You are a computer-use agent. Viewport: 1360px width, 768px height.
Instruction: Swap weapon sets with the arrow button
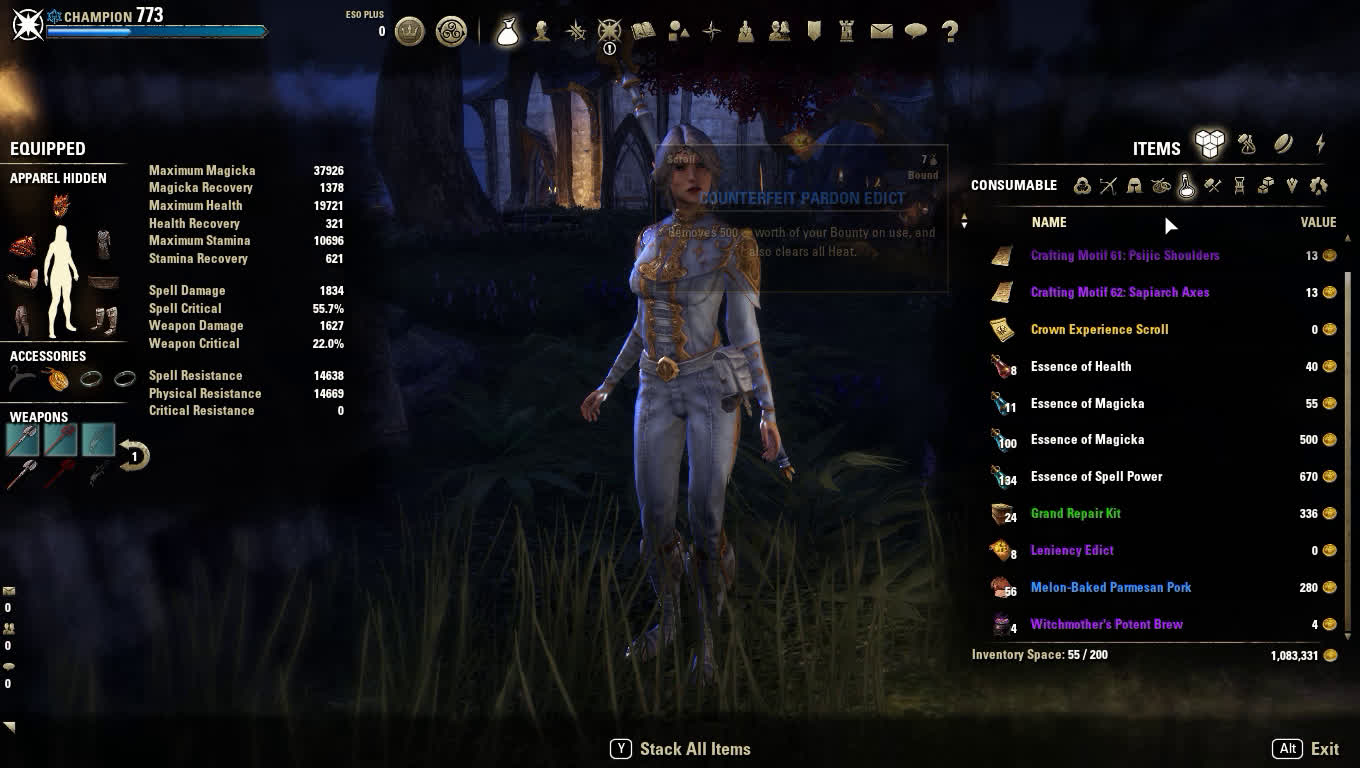[x=134, y=456]
